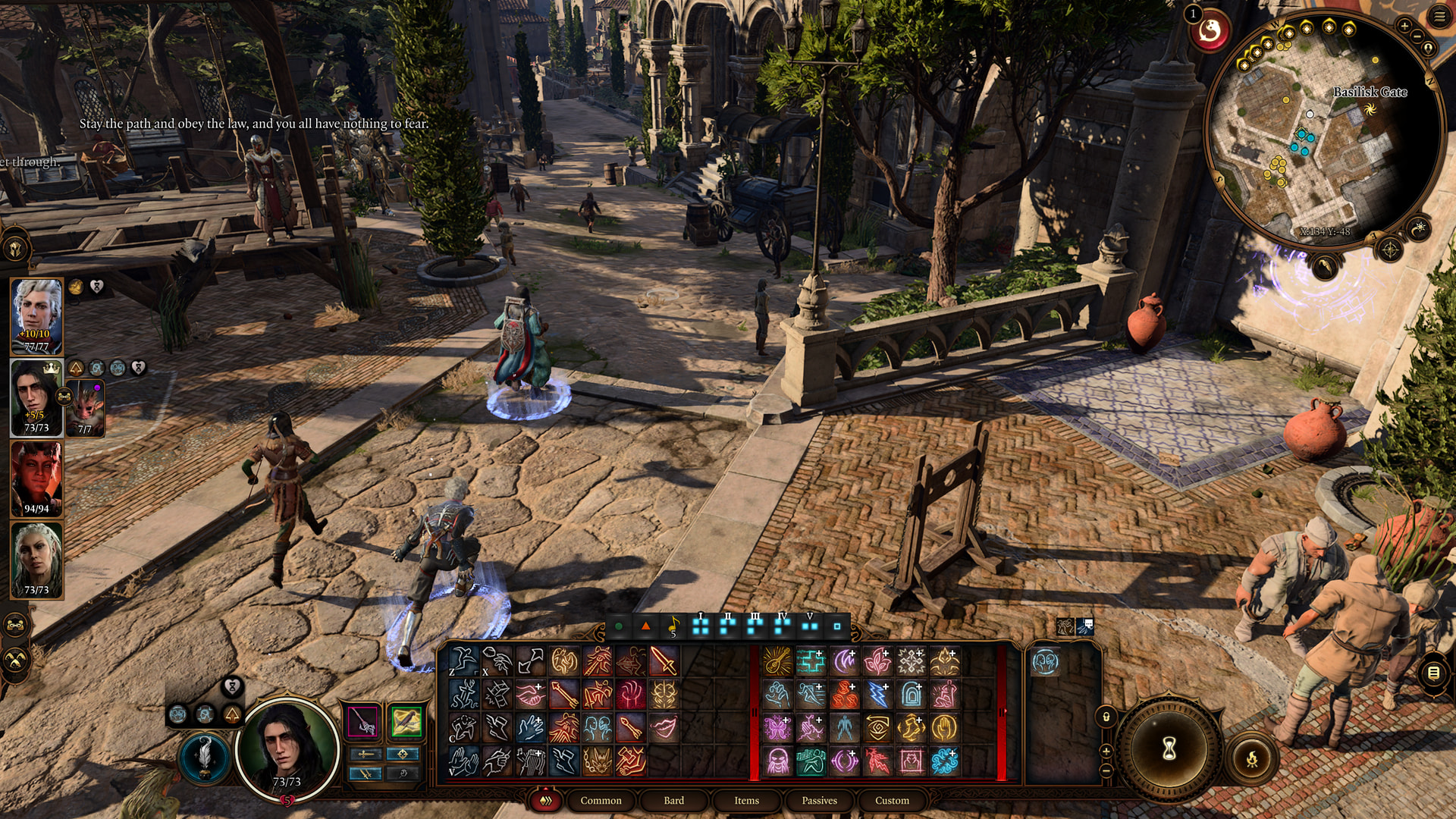Screen dimensions: 1456x819
Task: Select the red tiefling companion portrait
Action: (36, 478)
